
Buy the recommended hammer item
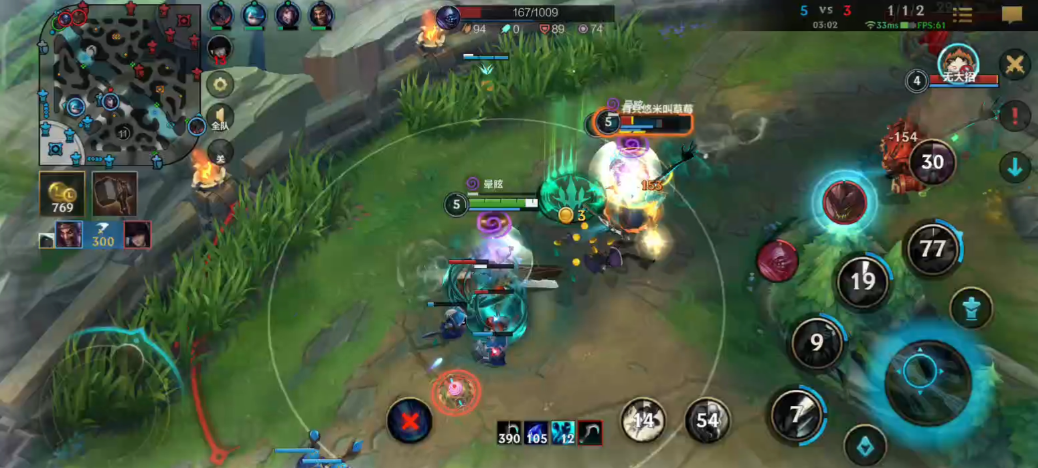(115, 193)
